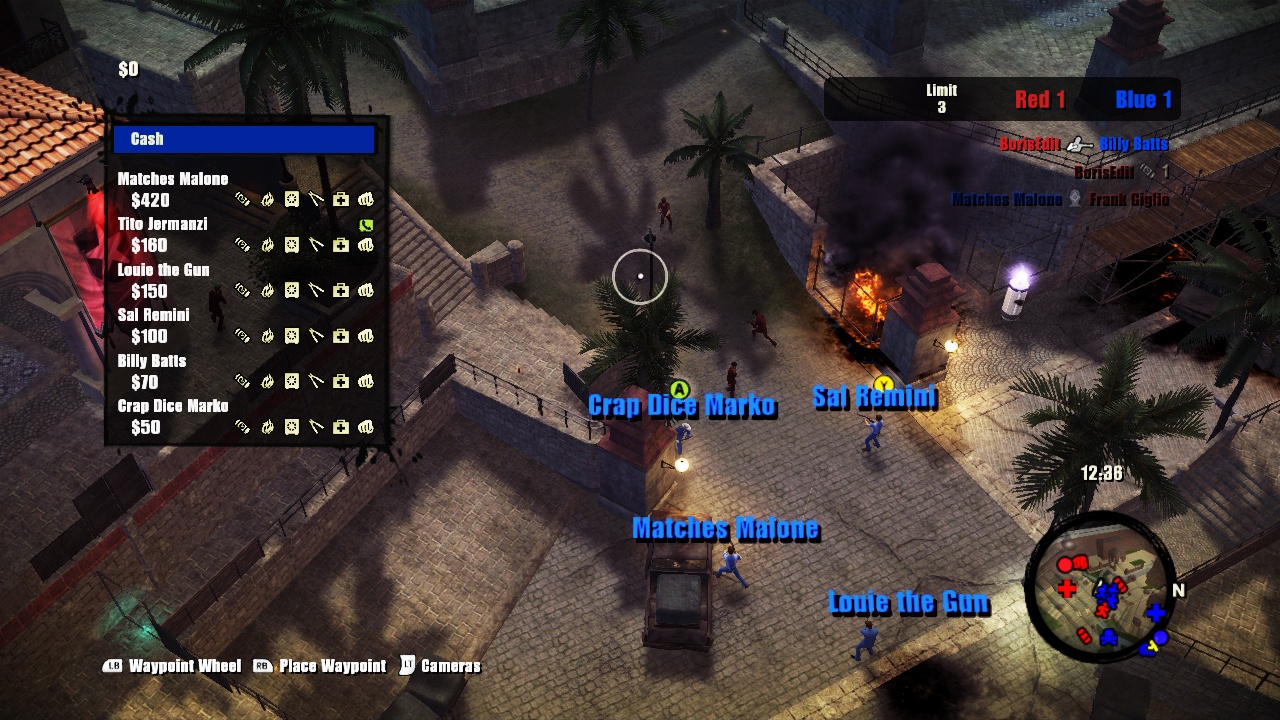Click the green phone icon beside Tito Jermanzi

tap(366, 225)
